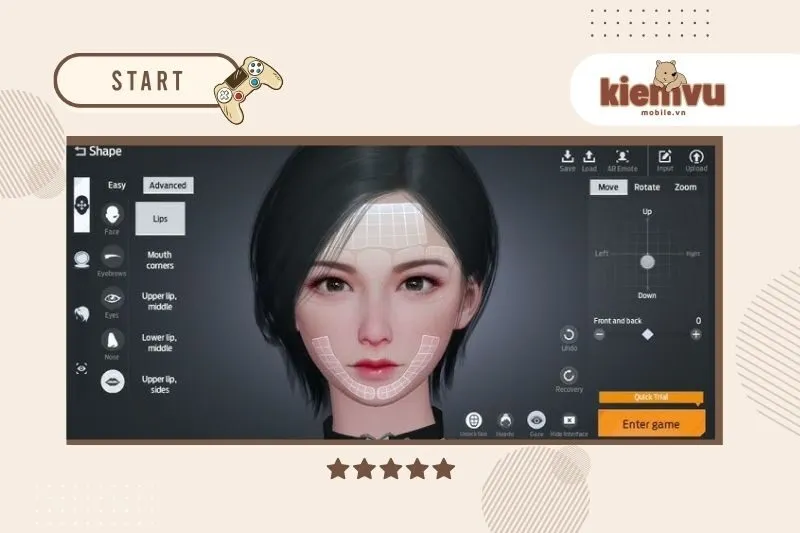Switch to the Zoom tab

[x=685, y=187]
